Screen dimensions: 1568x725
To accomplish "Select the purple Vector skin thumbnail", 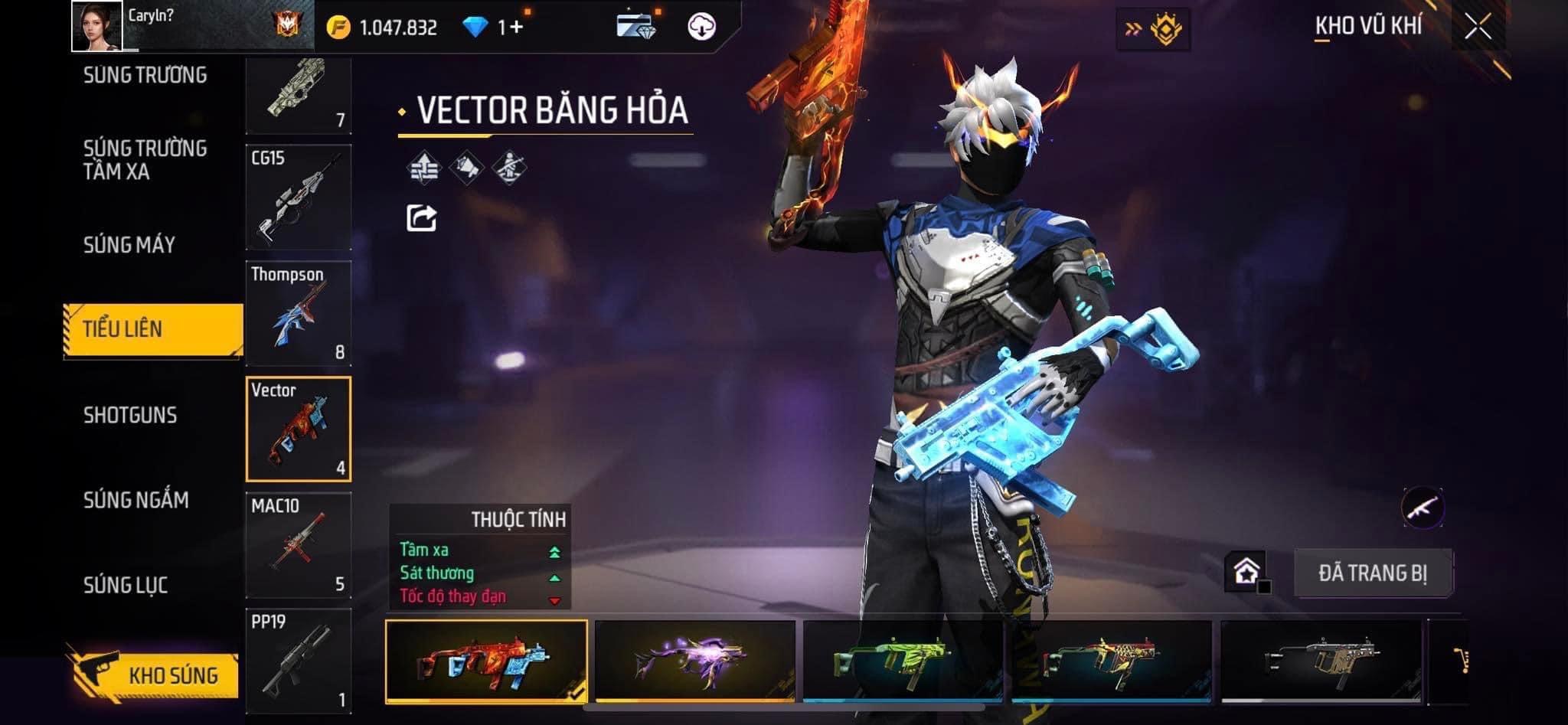I will (694, 660).
